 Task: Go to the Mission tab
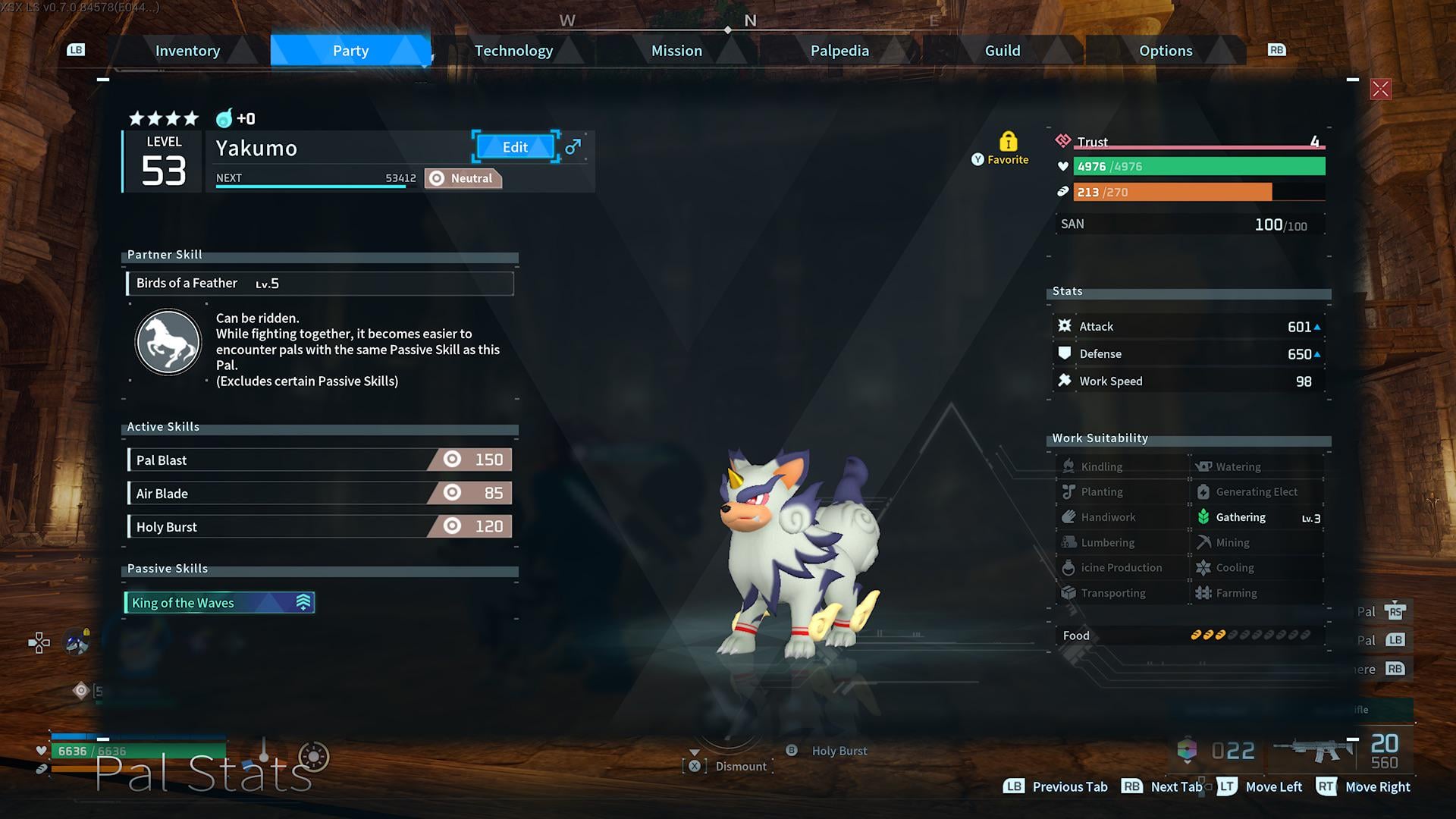[676, 51]
